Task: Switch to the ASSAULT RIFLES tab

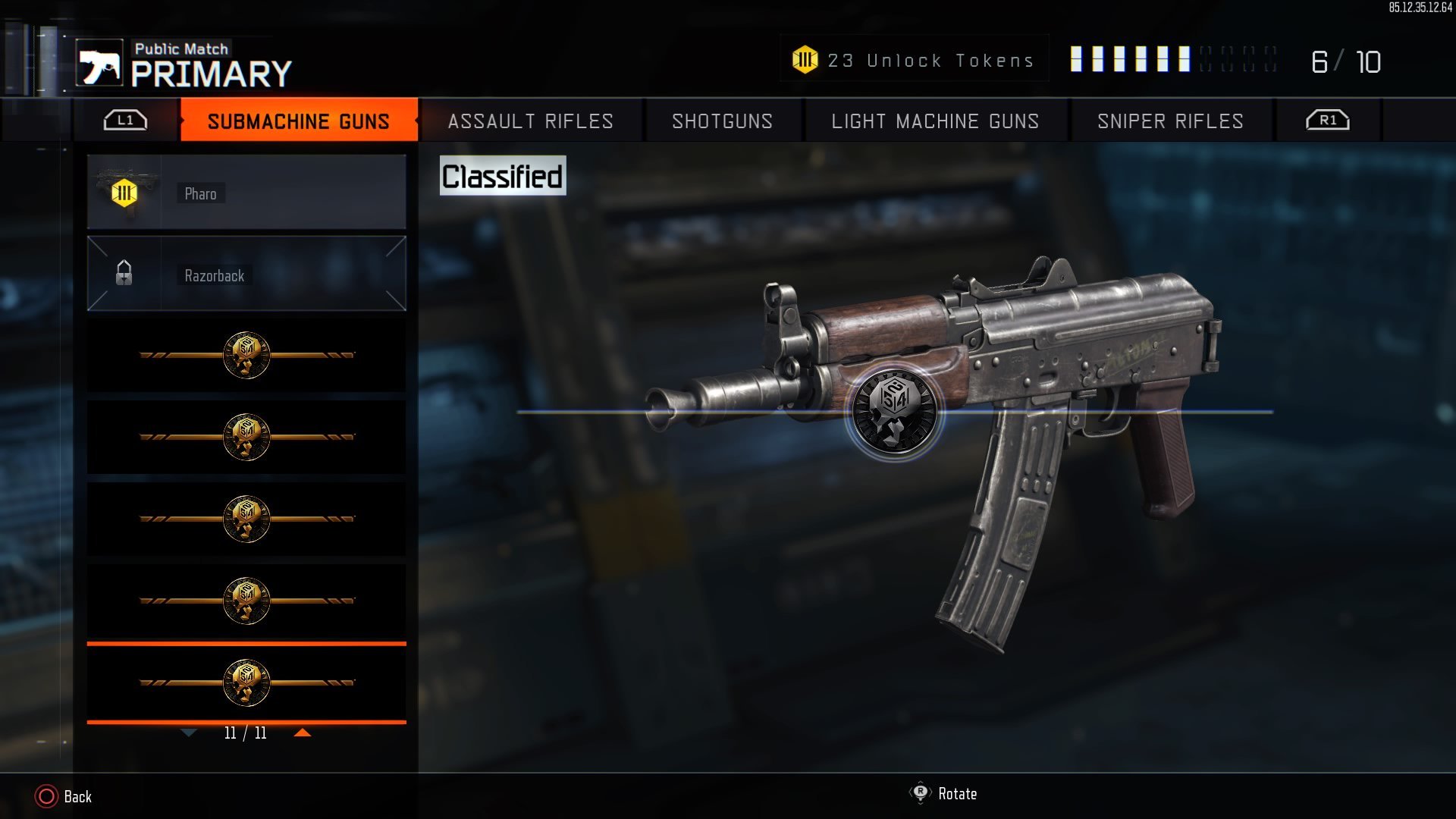Action: point(529,121)
